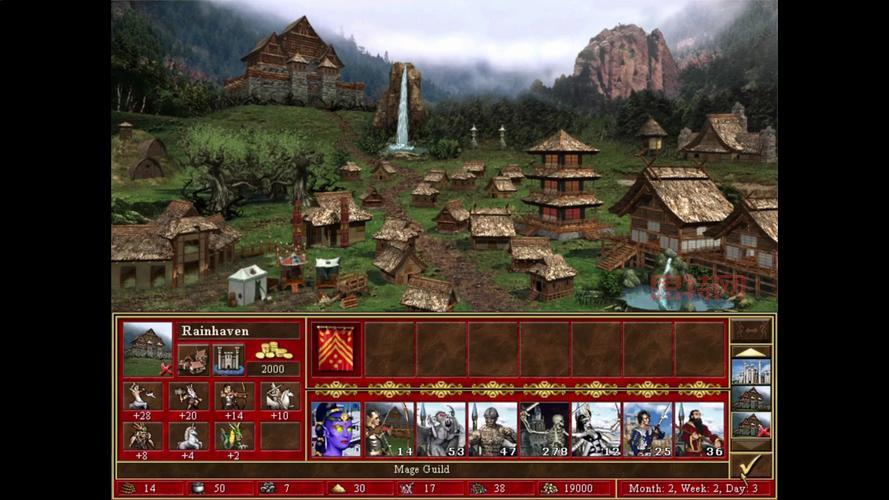
Task: Select the archer stack of 14
Action: [388, 428]
